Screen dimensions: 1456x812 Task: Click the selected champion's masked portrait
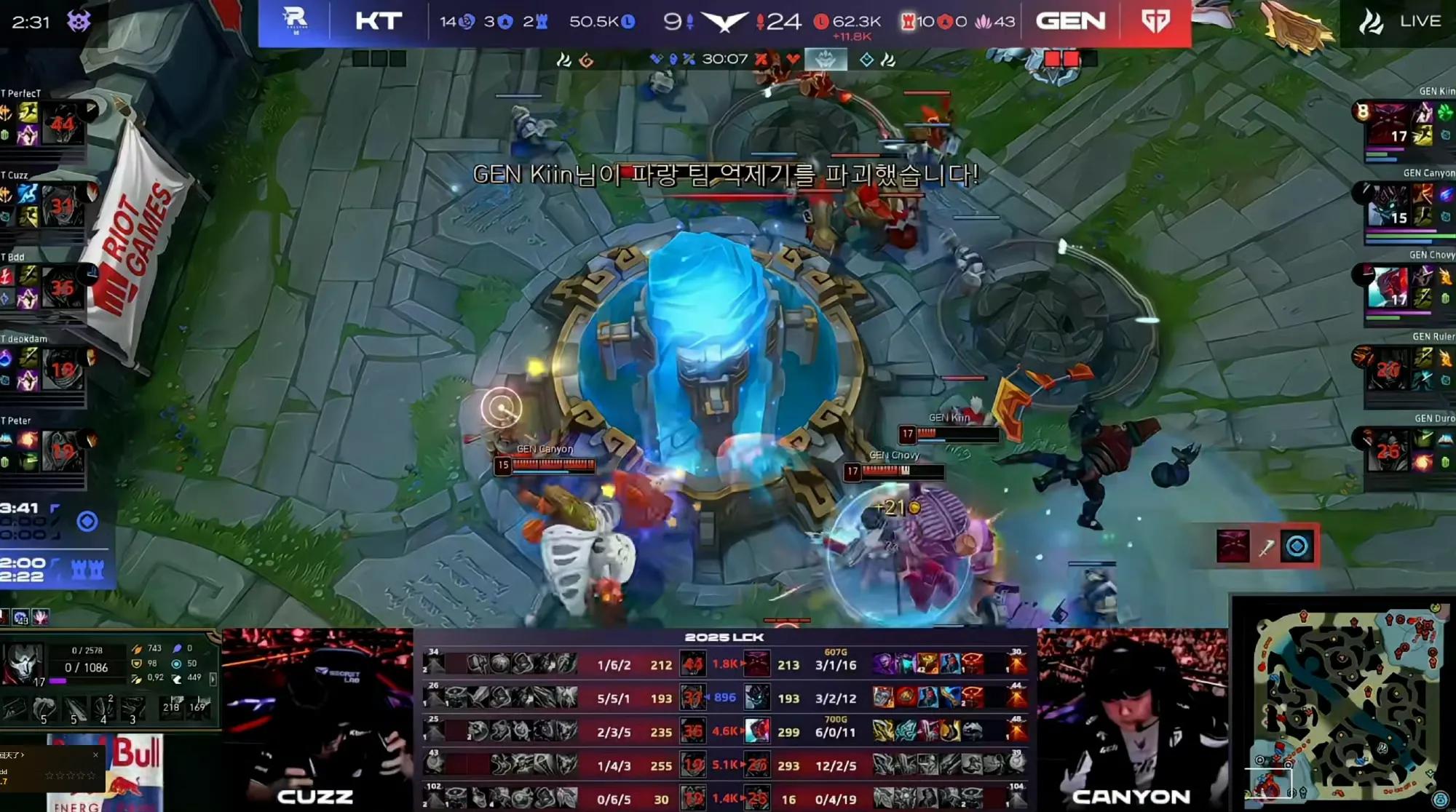pyautogui.click(x=22, y=664)
